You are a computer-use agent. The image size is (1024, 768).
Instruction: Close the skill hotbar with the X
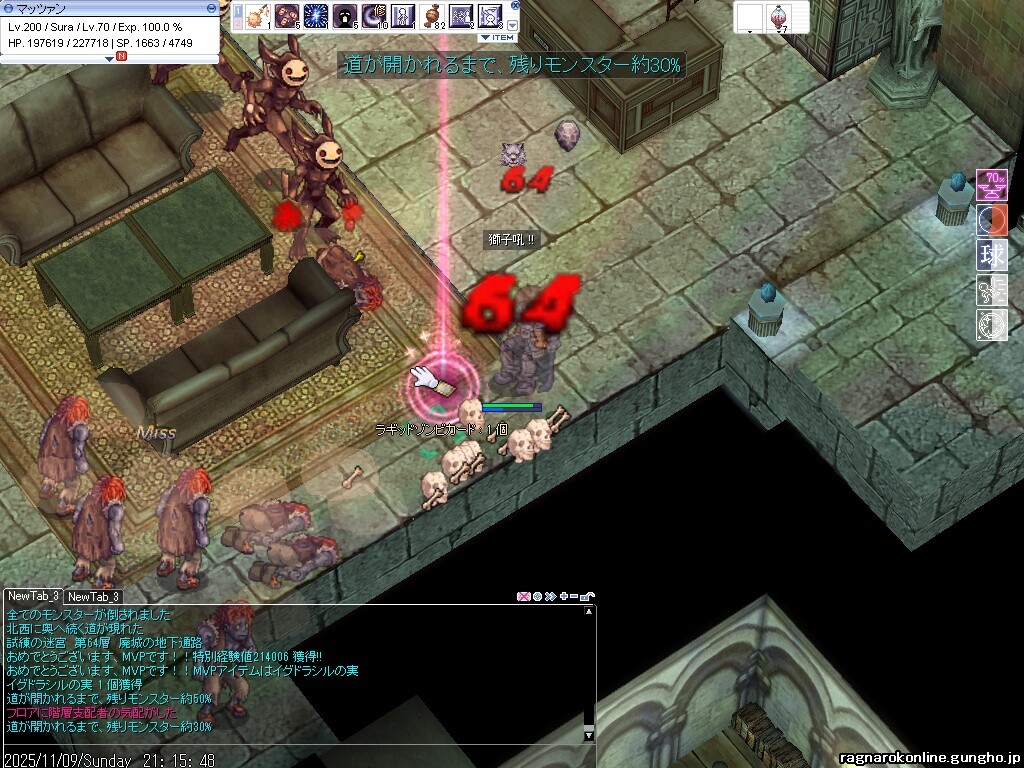coord(515,5)
